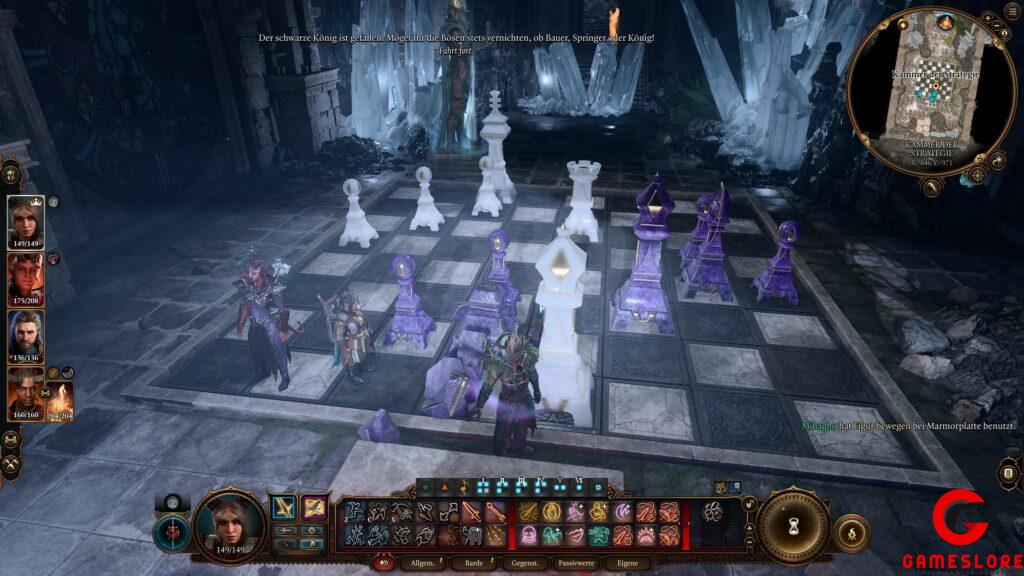Switch to the Allgem. hotbar tab
Image resolution: width=1024 pixels, height=576 pixels.
point(418,563)
